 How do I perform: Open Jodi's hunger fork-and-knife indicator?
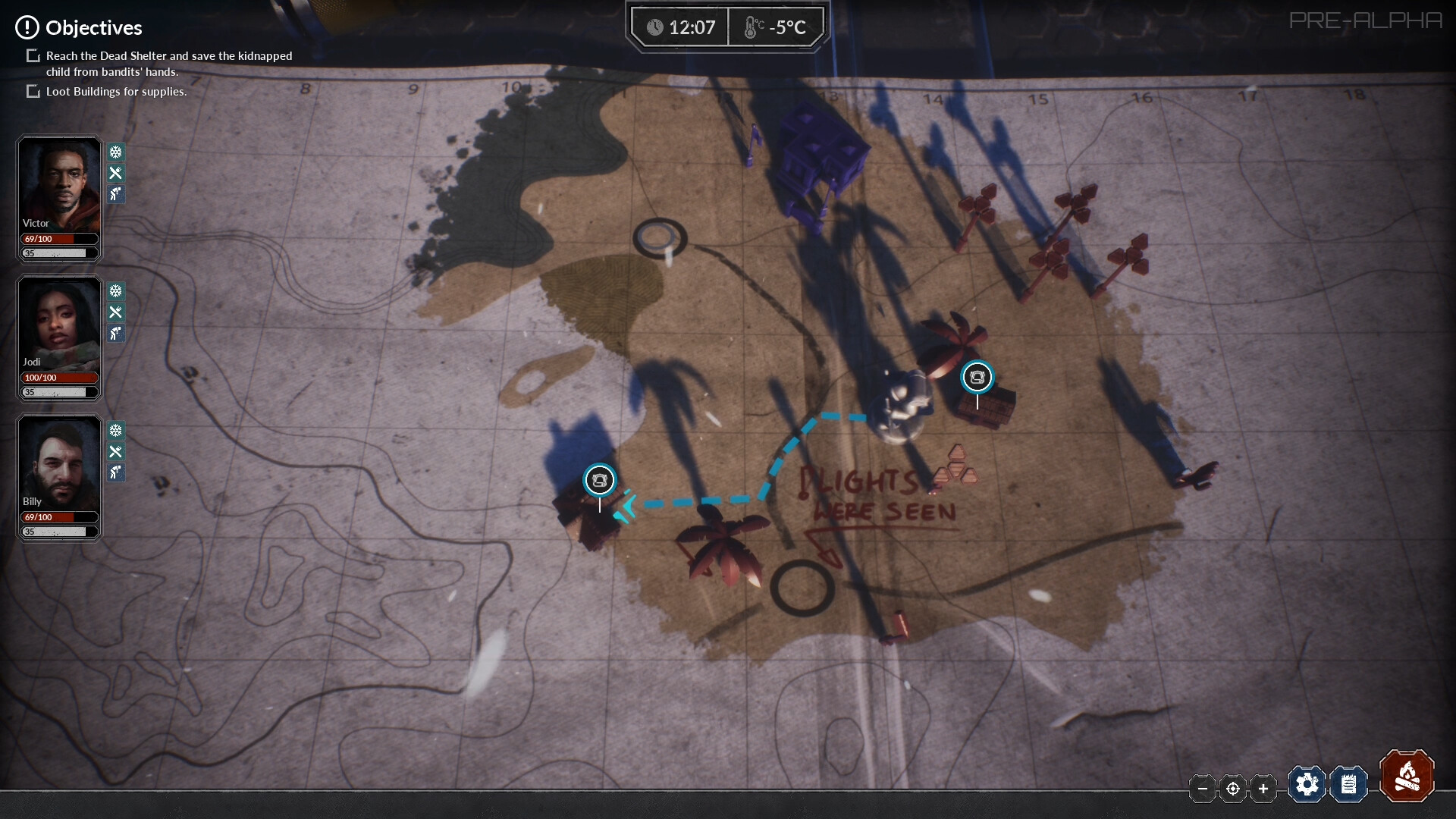click(x=116, y=312)
